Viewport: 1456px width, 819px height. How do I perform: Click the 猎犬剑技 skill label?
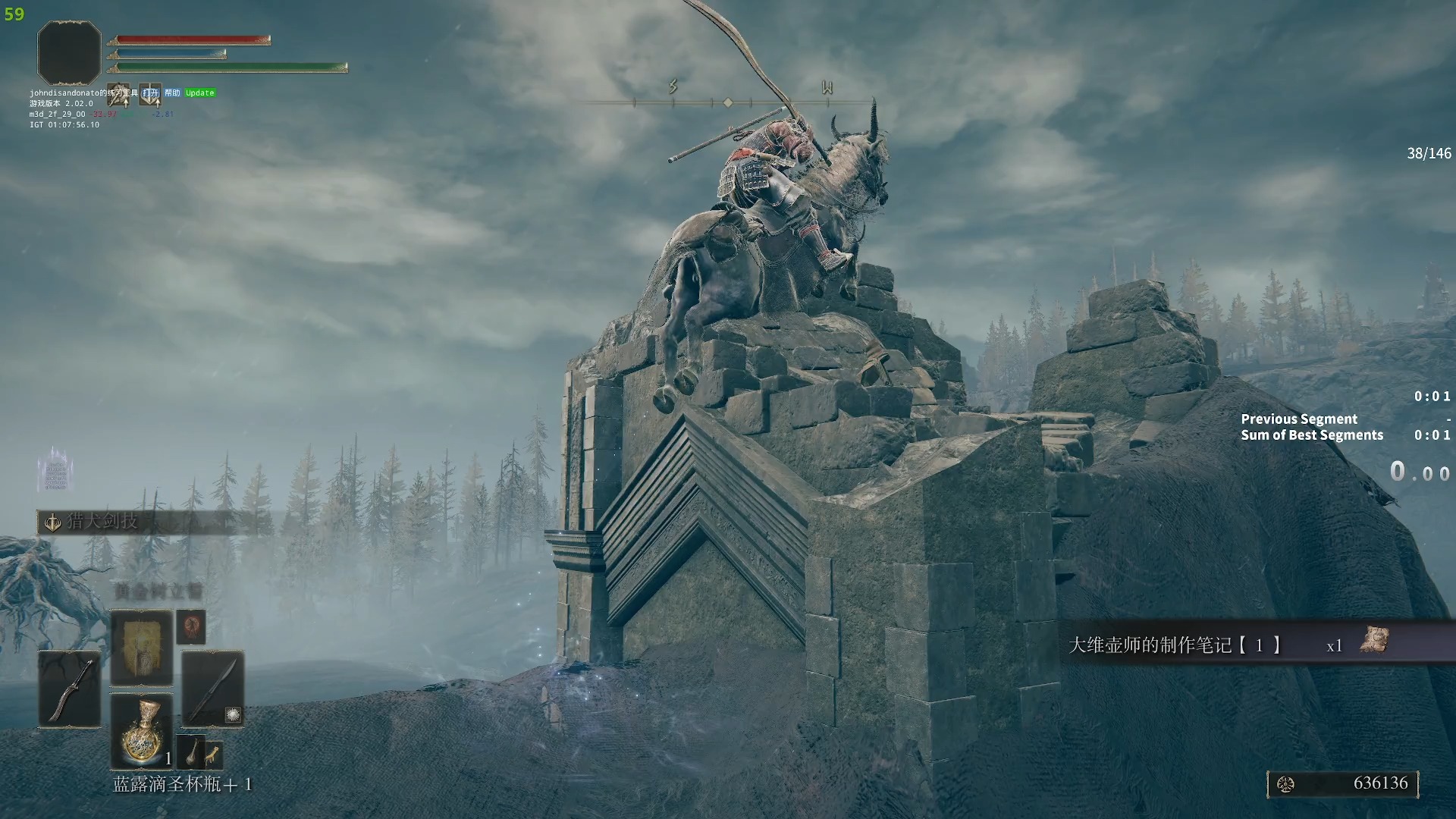pos(102,522)
